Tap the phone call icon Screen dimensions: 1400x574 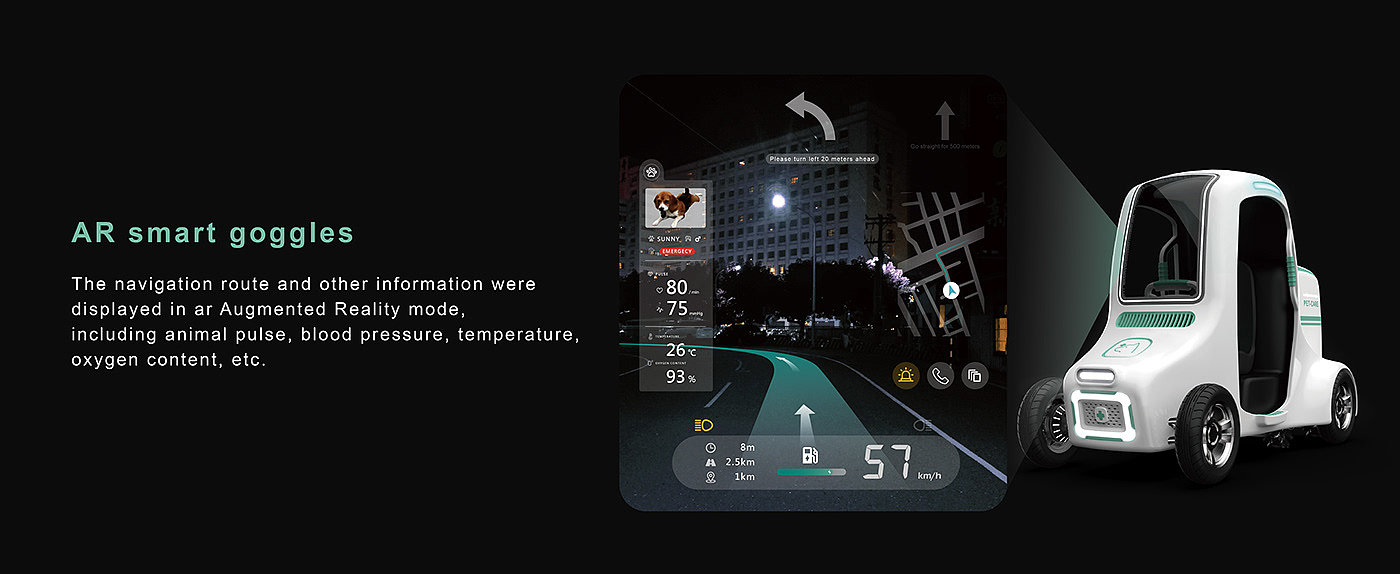tap(940, 376)
